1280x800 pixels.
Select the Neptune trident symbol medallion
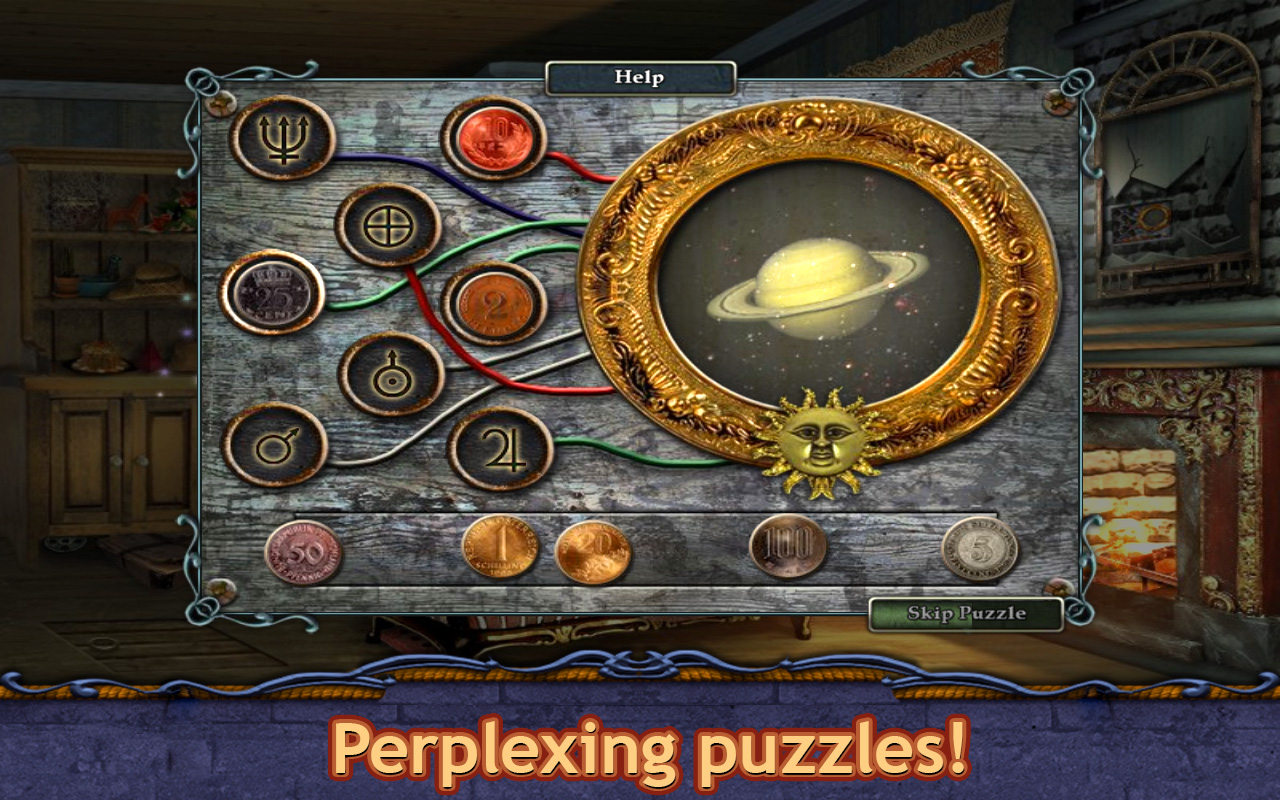click(285, 141)
